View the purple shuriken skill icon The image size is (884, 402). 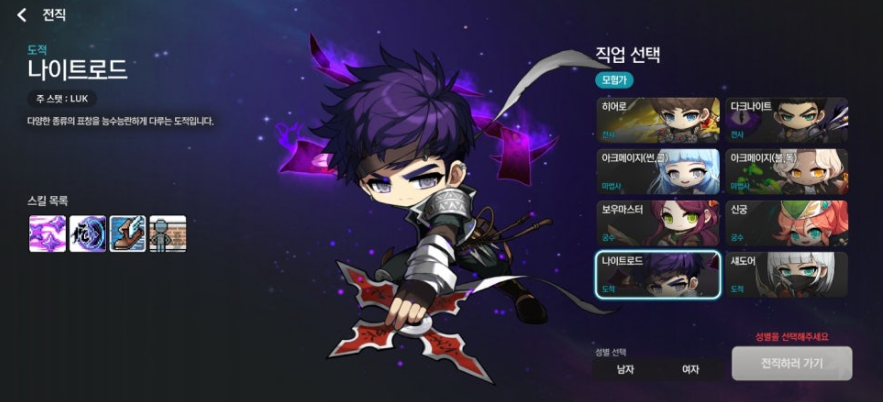pos(47,233)
